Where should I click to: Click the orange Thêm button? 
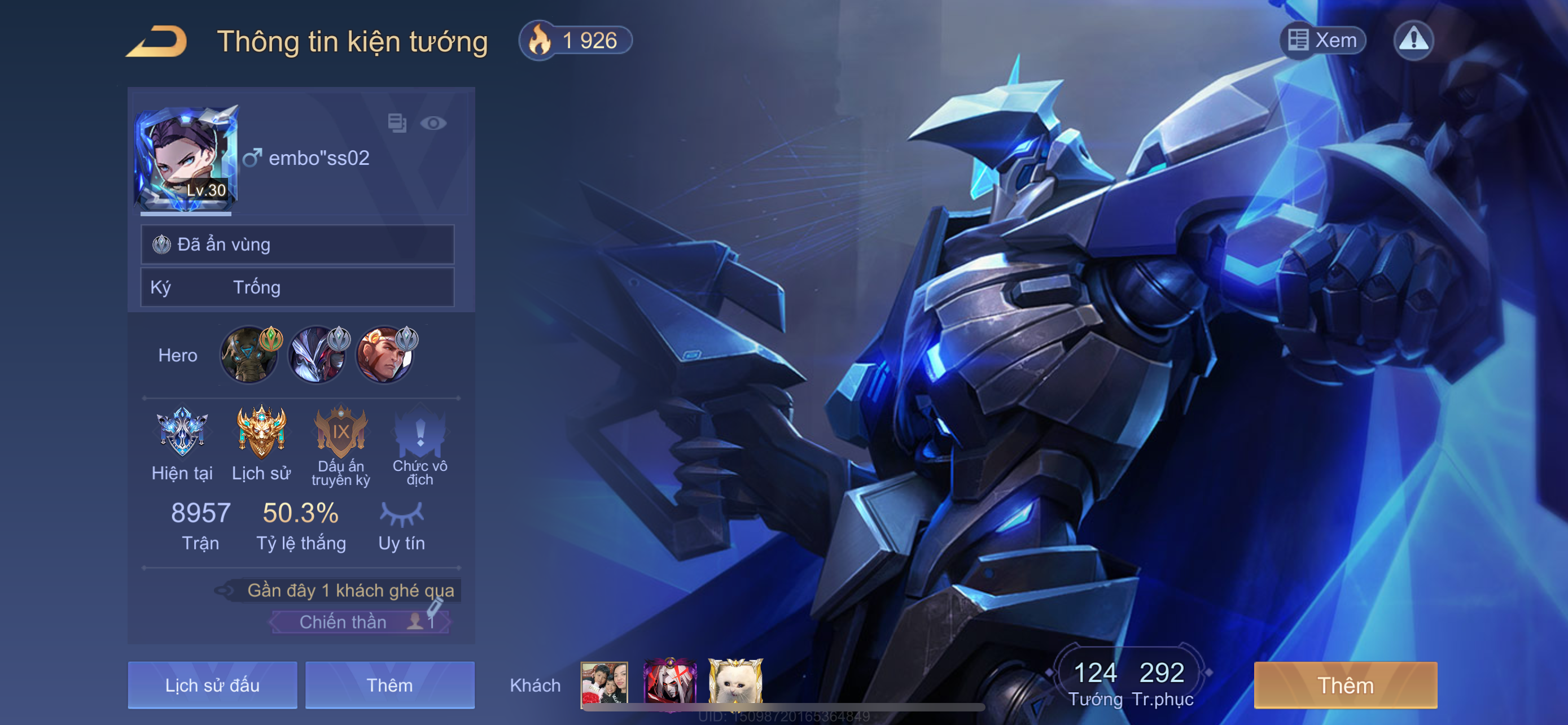click(x=1345, y=685)
